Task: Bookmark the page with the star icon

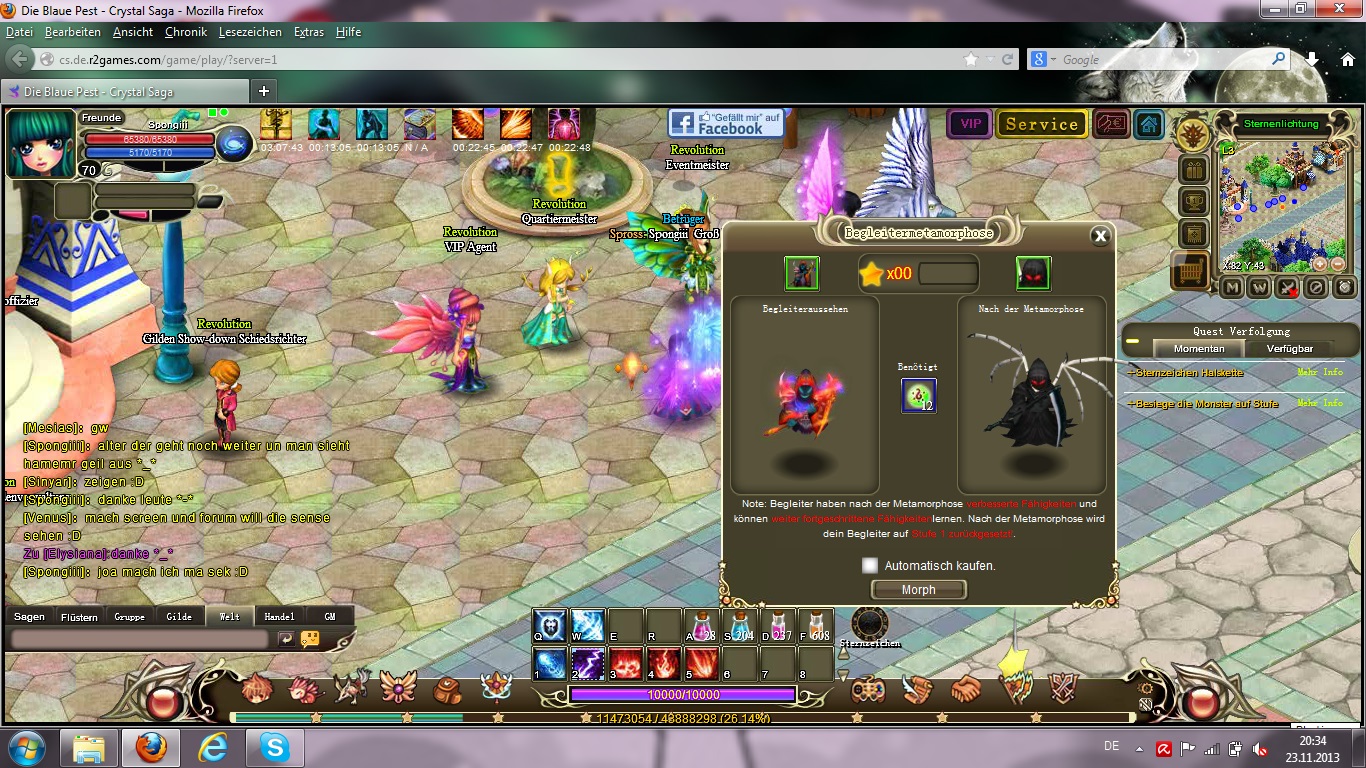Action: (971, 60)
